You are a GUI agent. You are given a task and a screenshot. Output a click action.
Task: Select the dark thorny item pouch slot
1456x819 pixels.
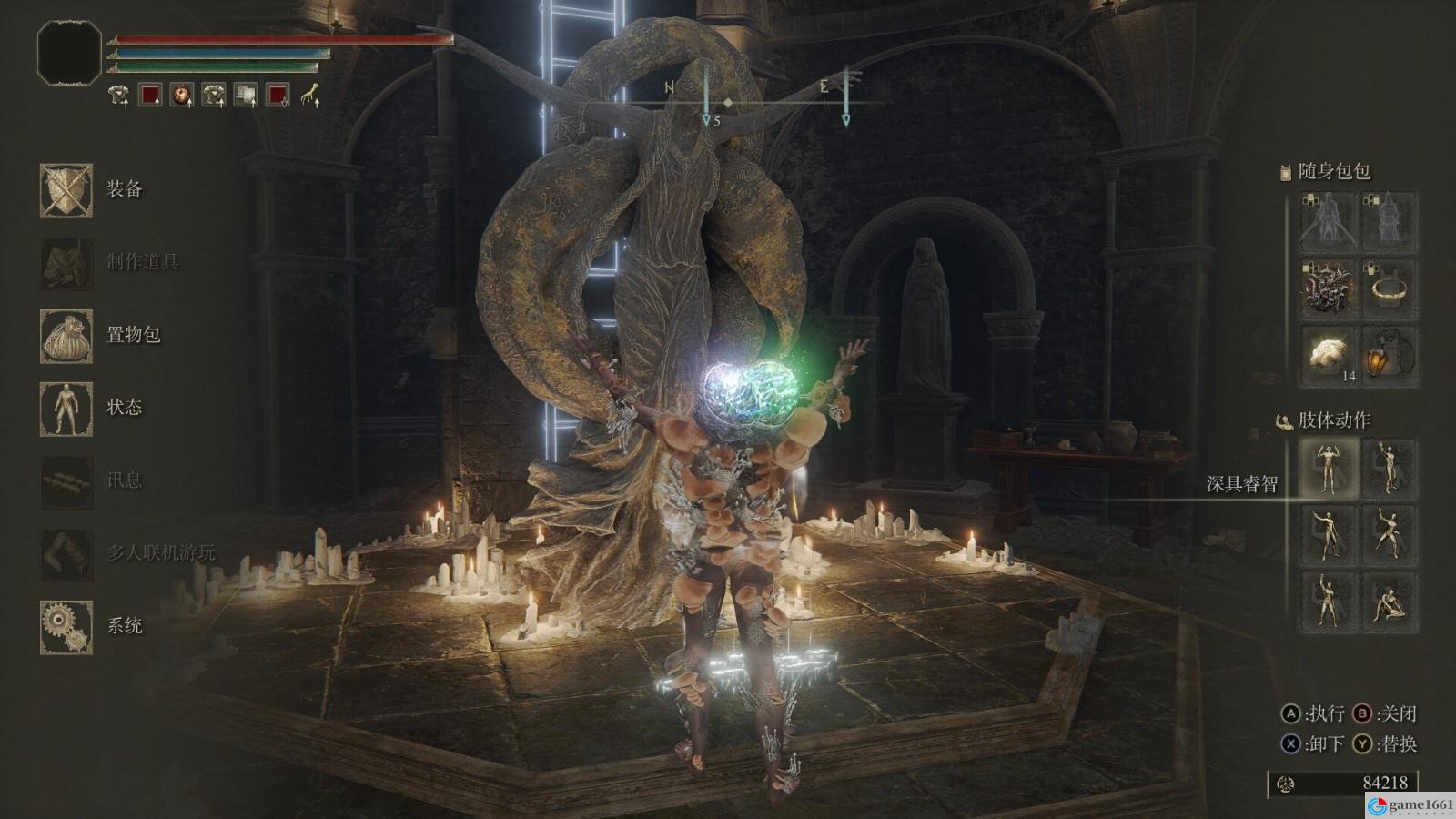pyautogui.click(x=1329, y=289)
